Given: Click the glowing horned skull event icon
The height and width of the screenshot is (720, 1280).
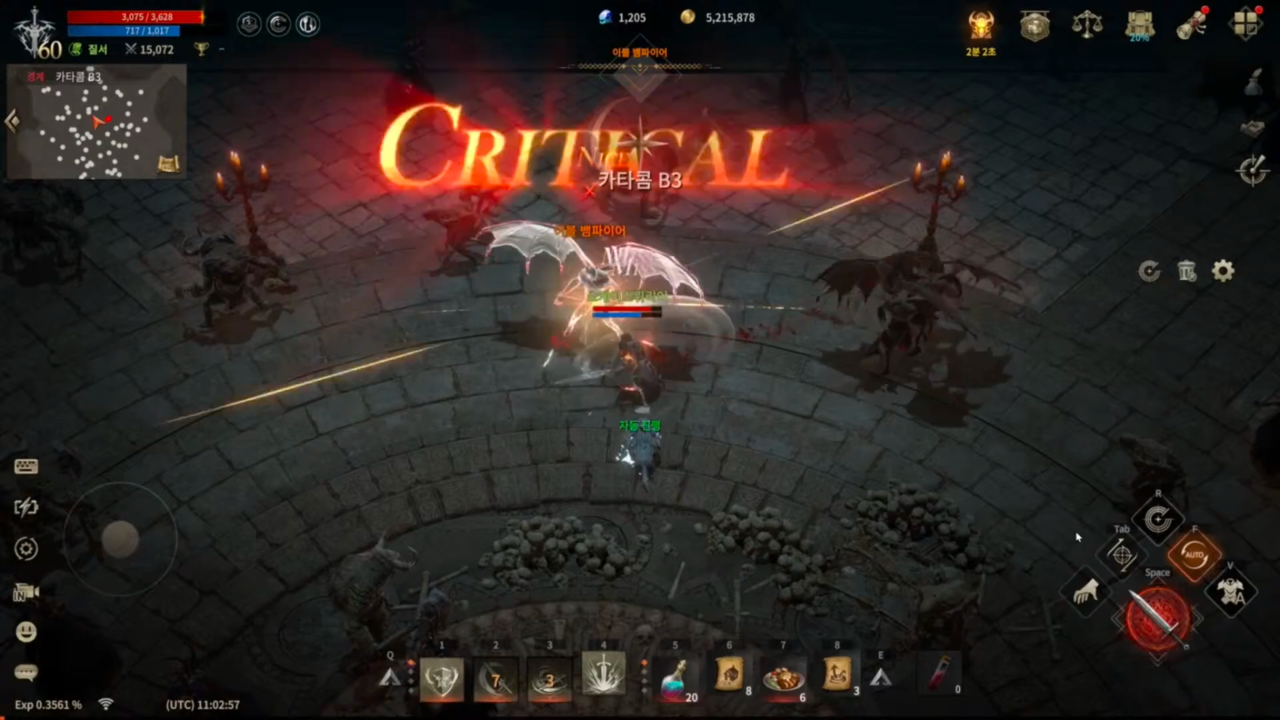Looking at the screenshot, I should [x=981, y=25].
